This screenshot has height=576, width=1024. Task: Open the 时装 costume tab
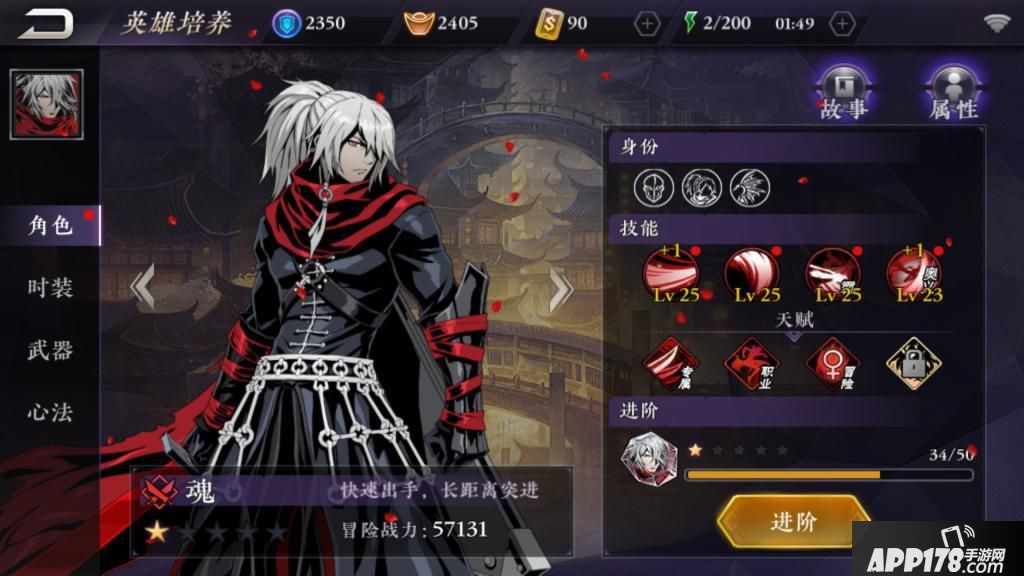[x=50, y=288]
